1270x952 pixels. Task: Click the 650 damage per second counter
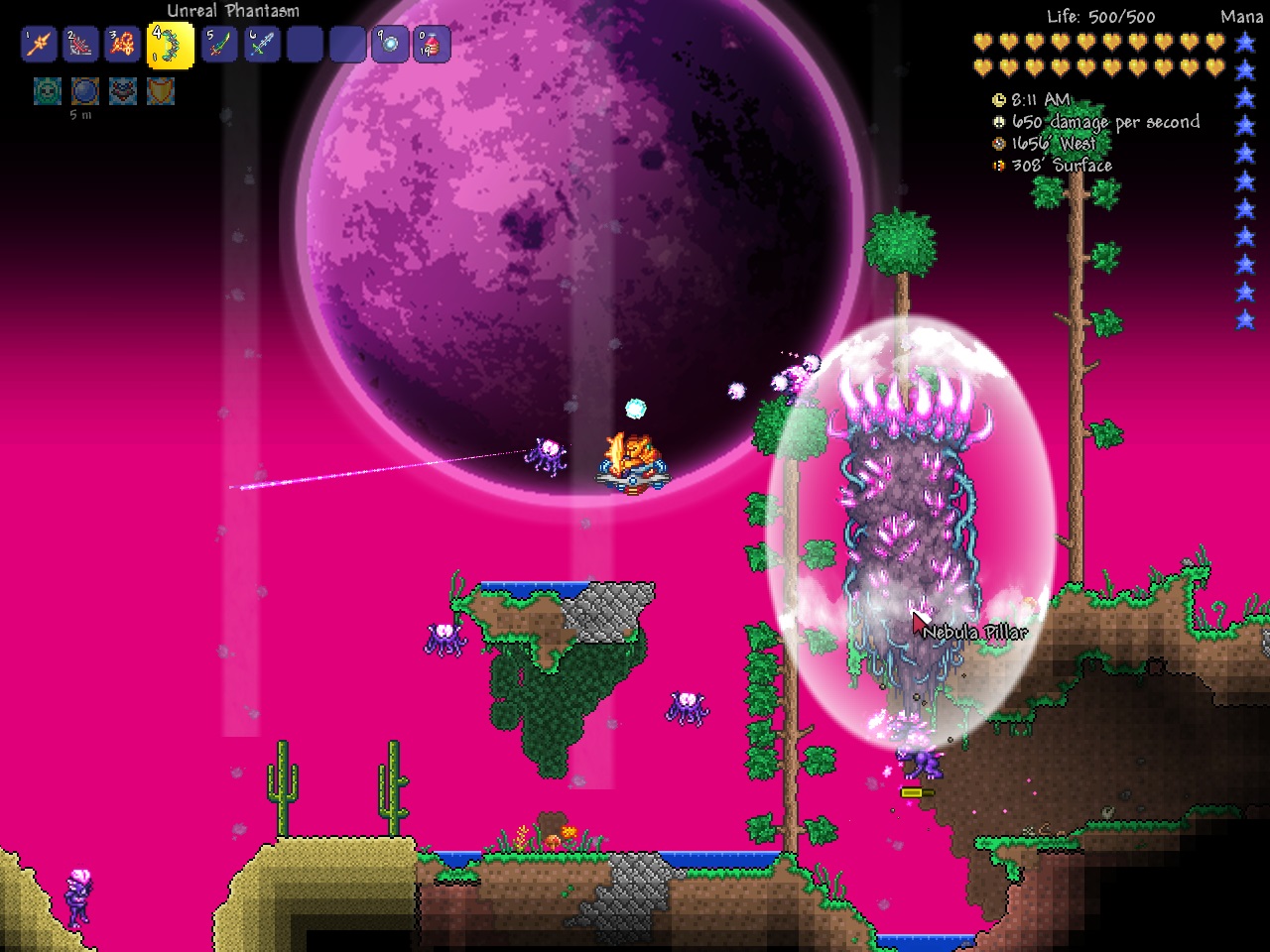click(1104, 122)
